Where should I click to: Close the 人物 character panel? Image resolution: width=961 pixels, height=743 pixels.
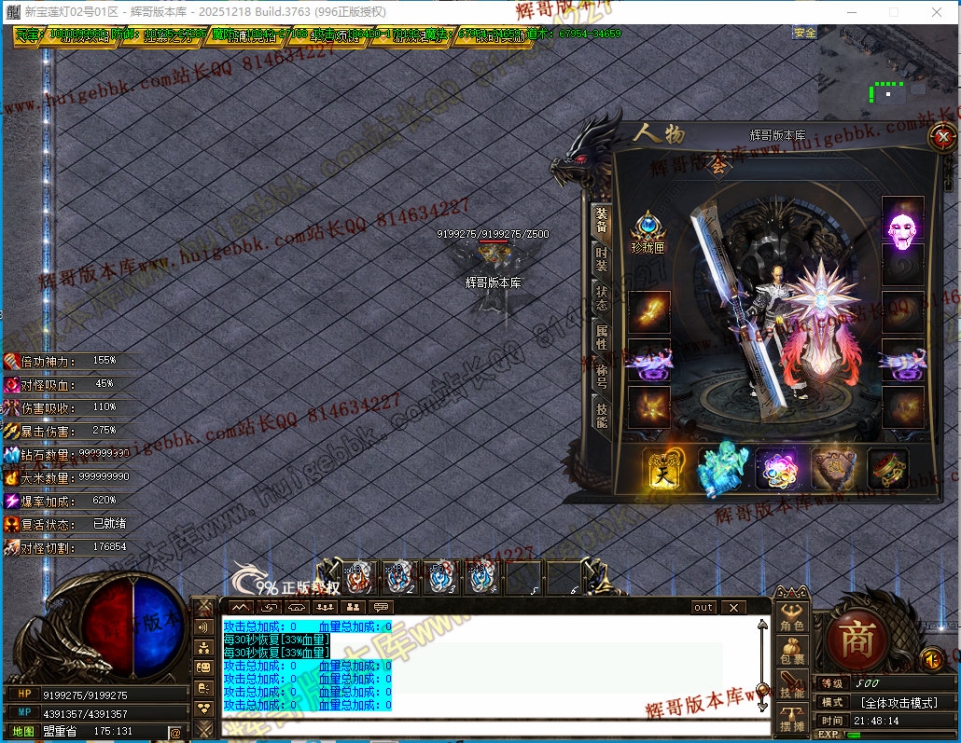pyautogui.click(x=942, y=136)
